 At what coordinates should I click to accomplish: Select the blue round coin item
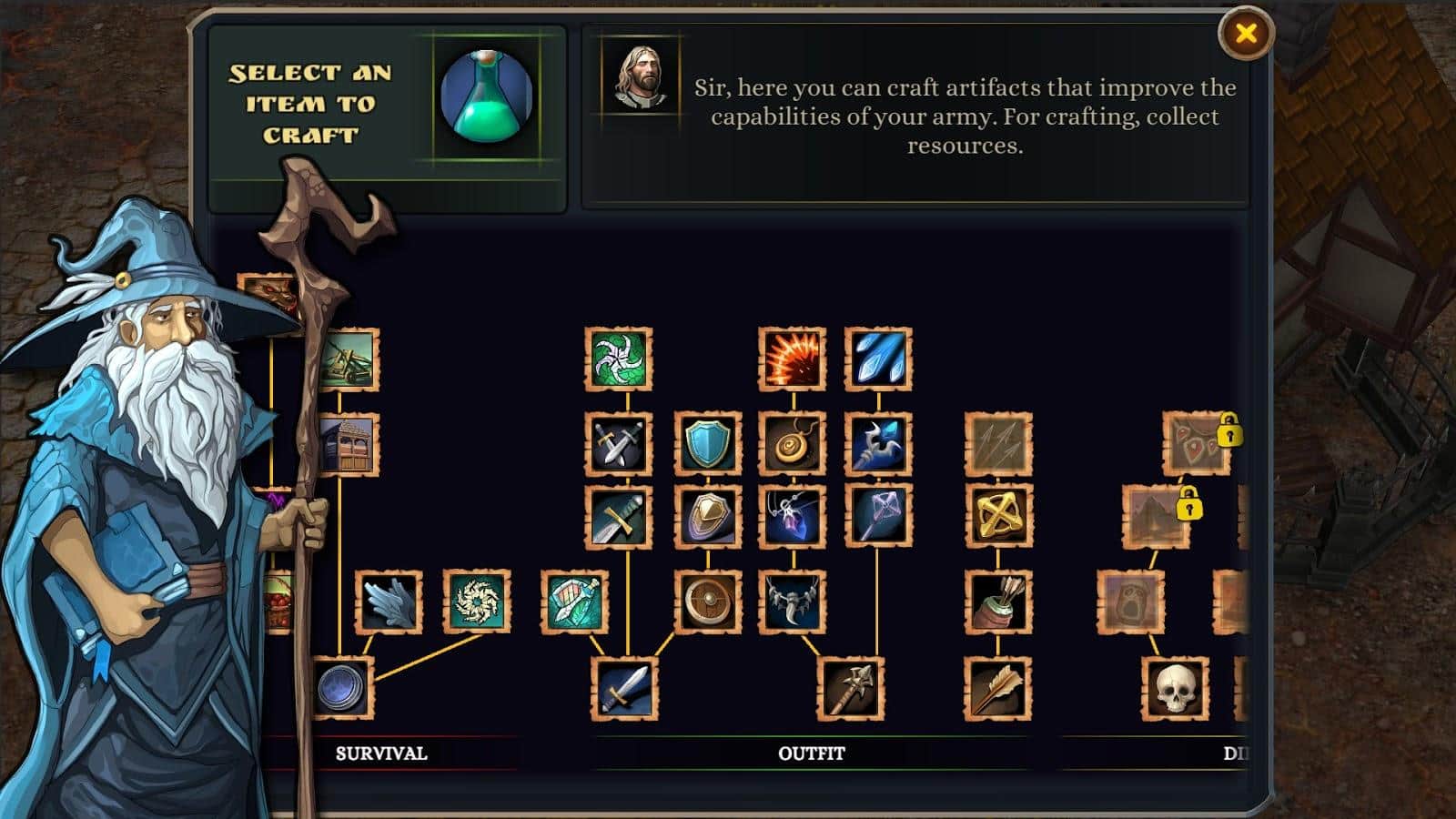342,688
